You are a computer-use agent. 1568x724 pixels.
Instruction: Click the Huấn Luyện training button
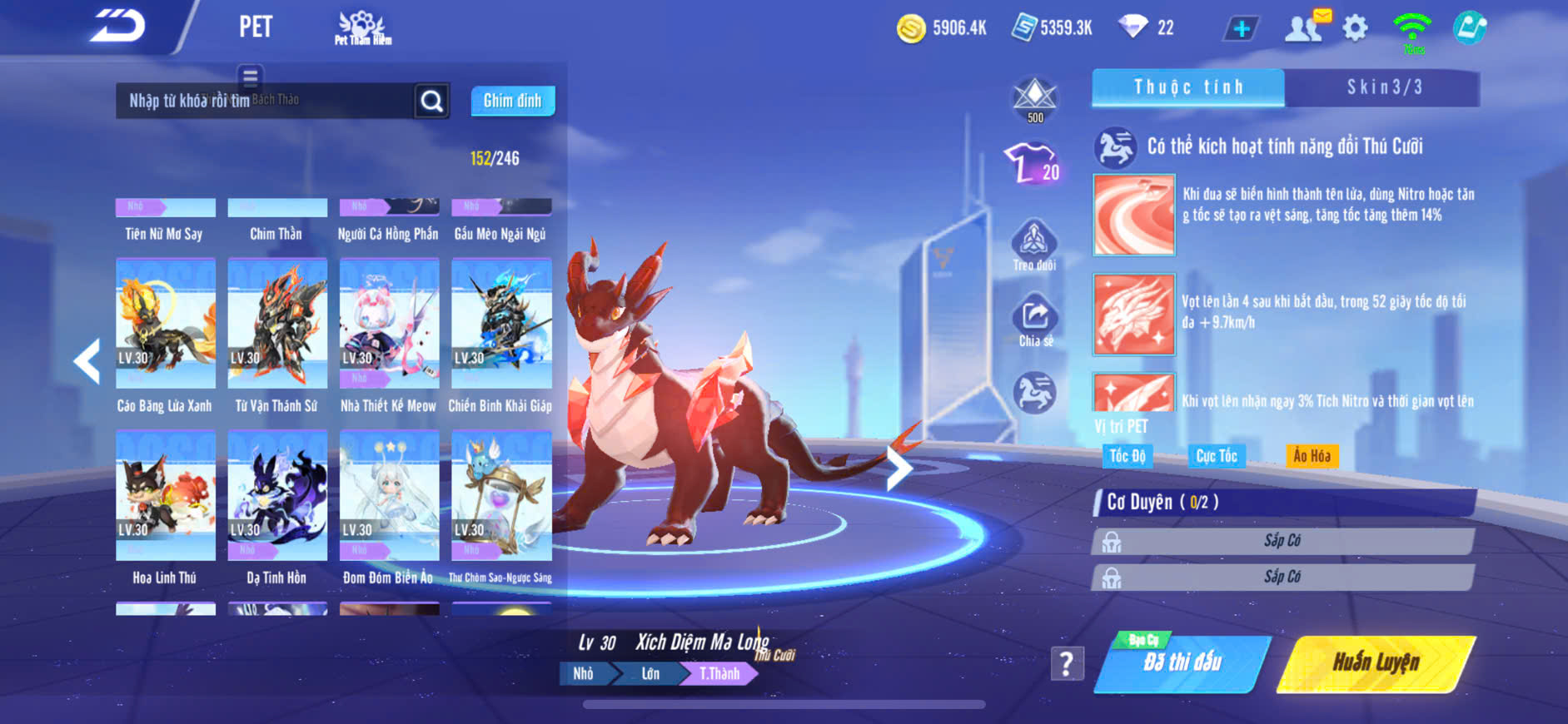[1375, 662]
